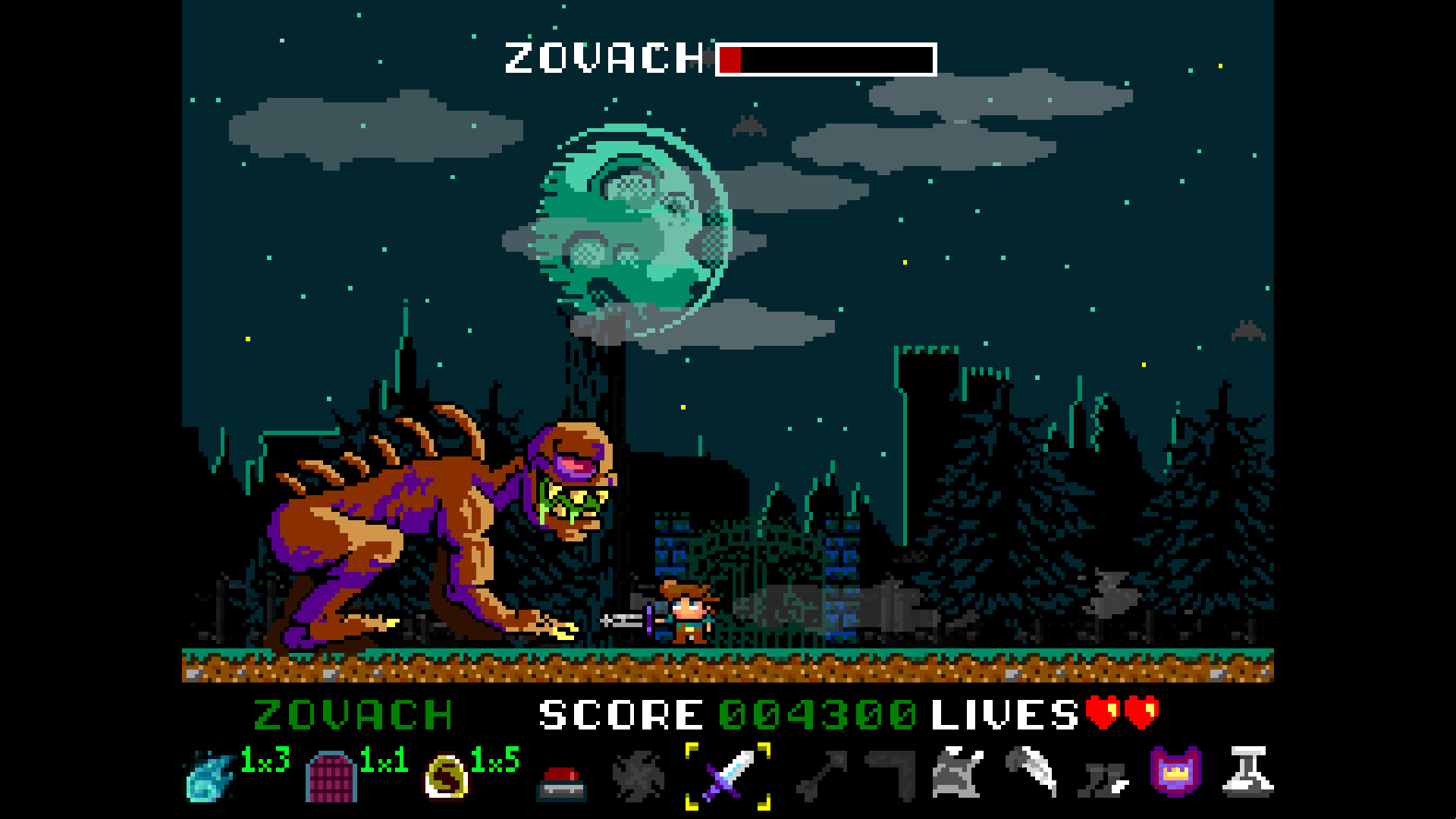Choose the greyed-out arrow weapon slot

(x=821, y=777)
